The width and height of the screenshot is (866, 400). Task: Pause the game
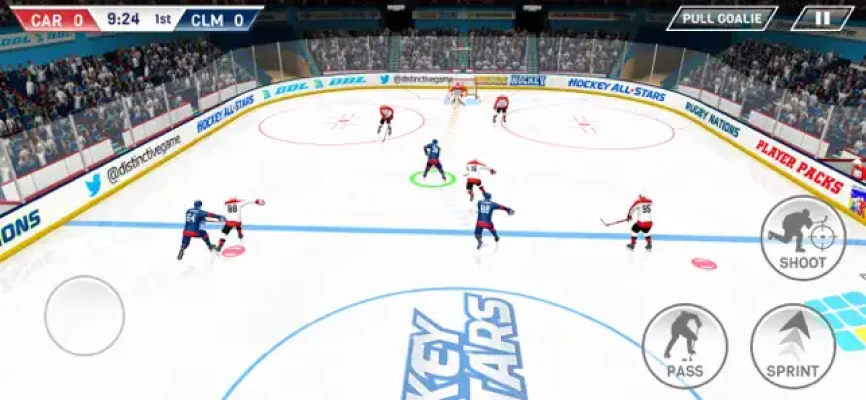[x=822, y=18]
